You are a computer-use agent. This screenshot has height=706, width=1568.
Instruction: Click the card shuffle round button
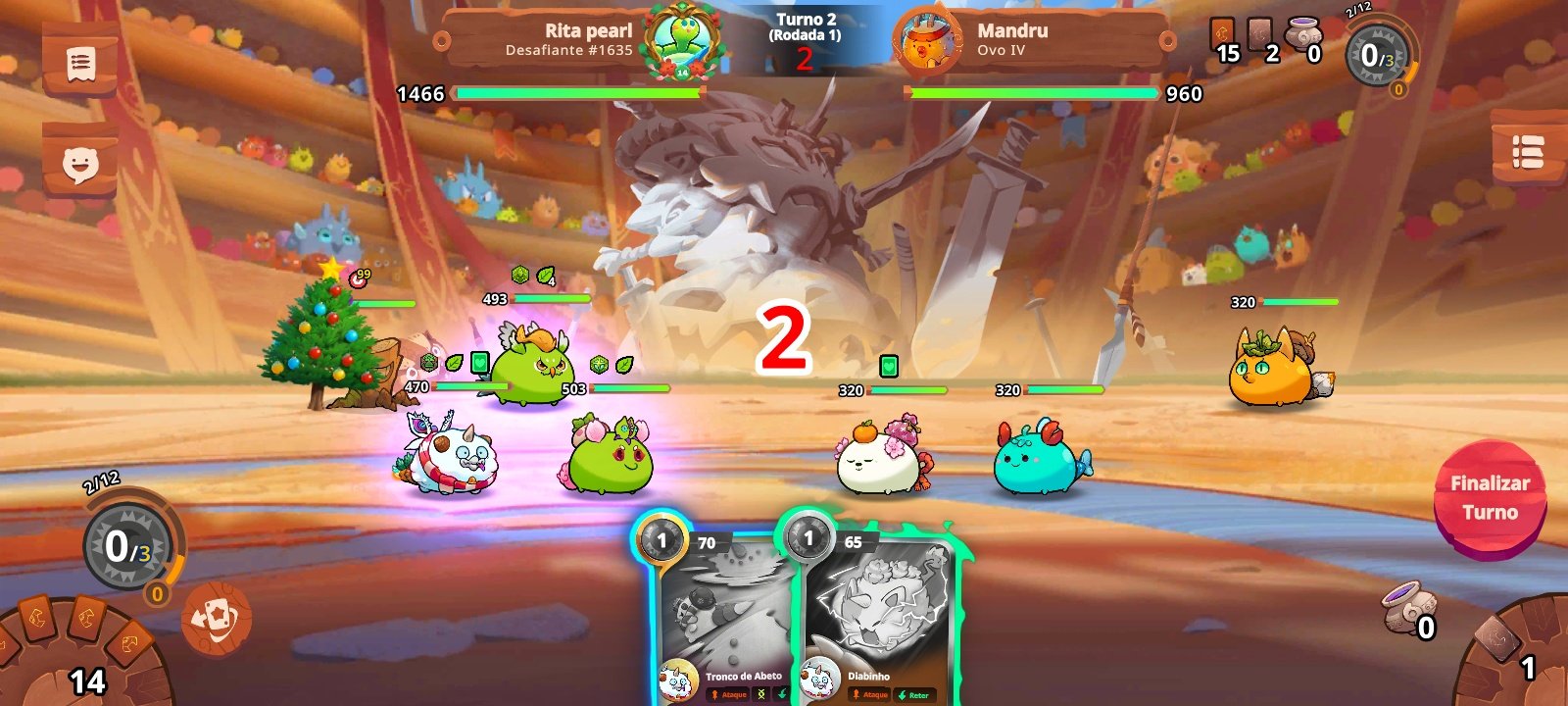click(216, 619)
